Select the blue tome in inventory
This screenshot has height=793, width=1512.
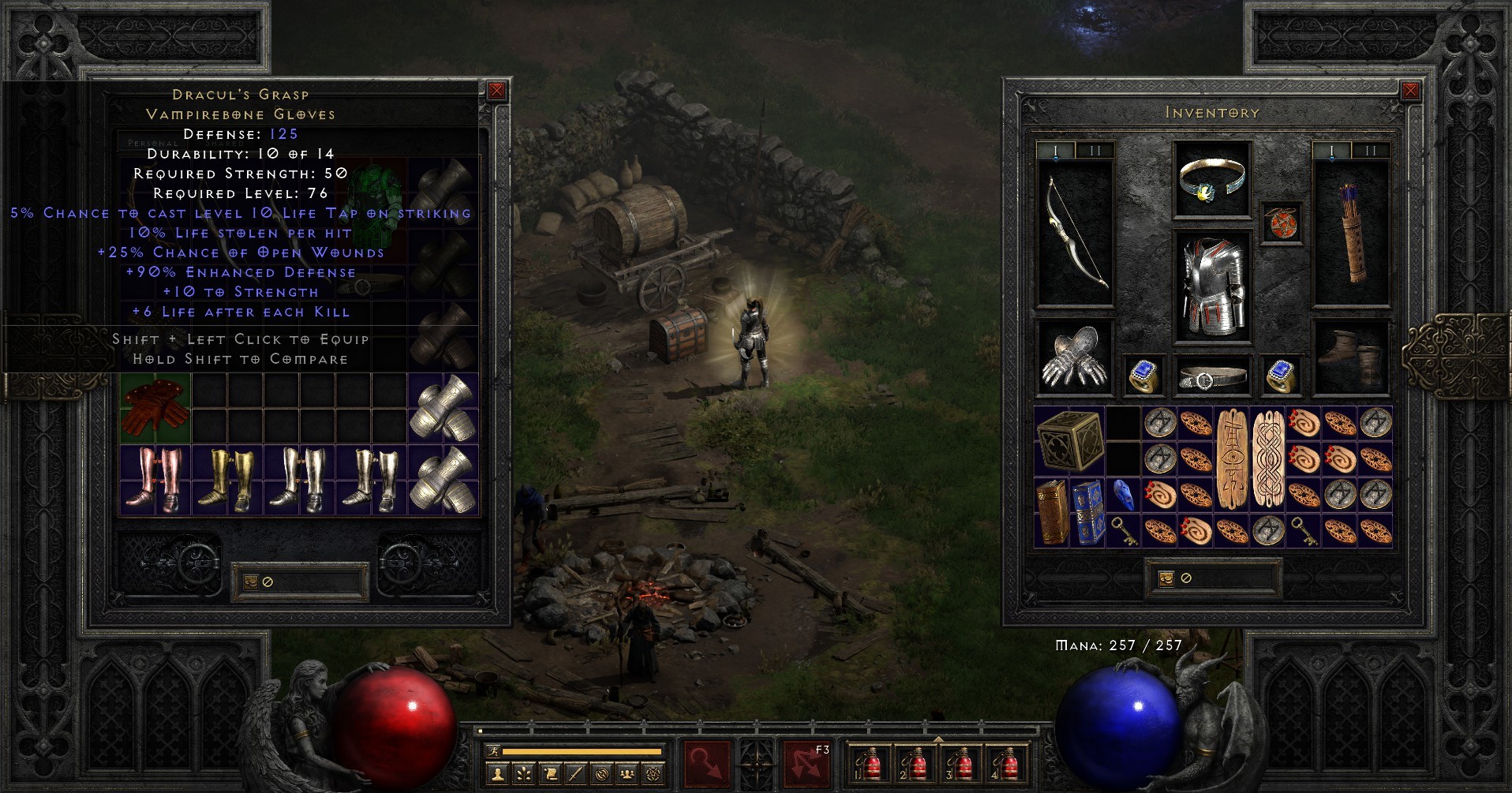coord(1089,512)
